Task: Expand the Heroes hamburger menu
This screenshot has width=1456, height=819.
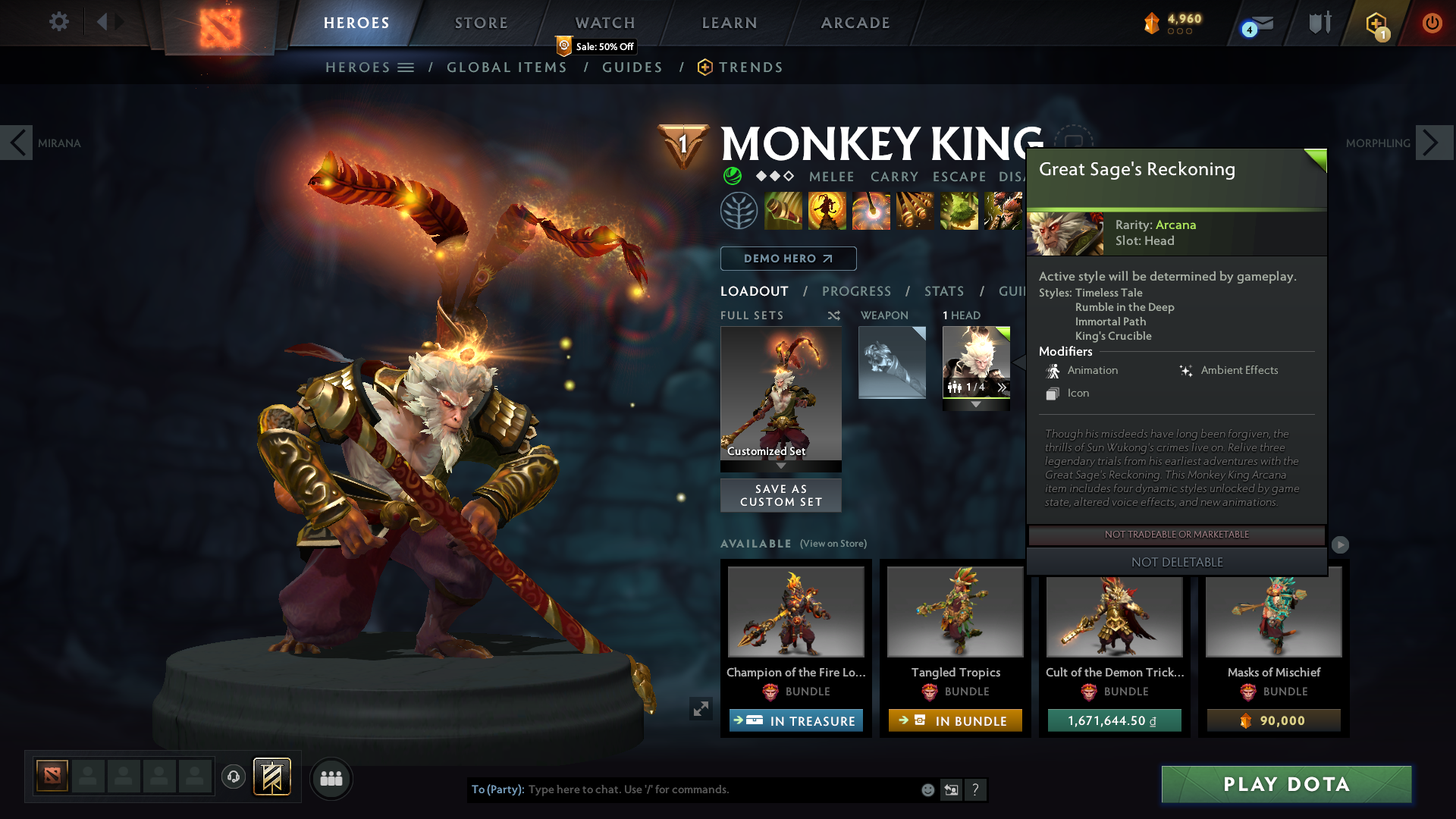Action: [407, 67]
